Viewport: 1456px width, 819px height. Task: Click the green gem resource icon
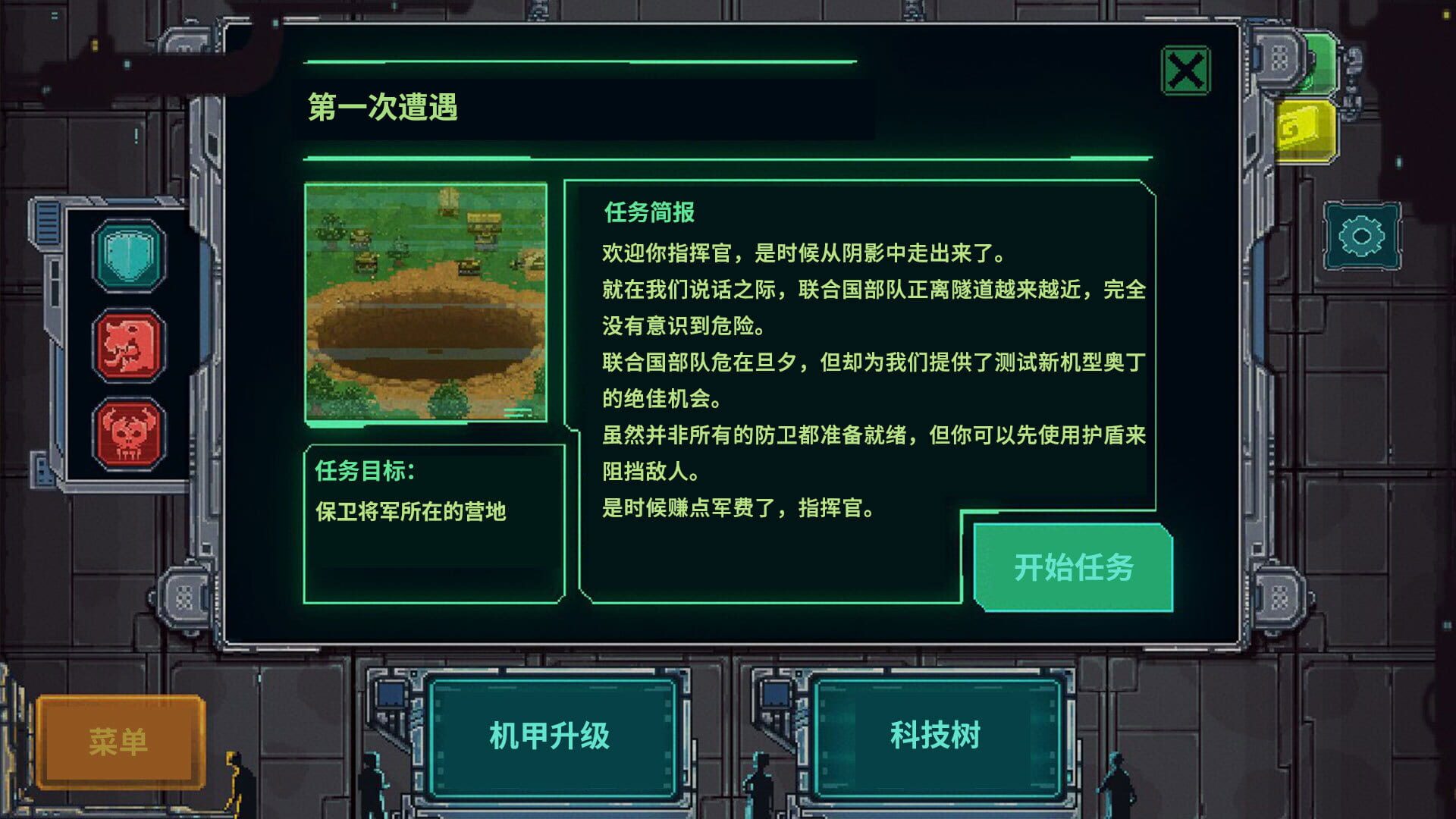[x=1319, y=61]
